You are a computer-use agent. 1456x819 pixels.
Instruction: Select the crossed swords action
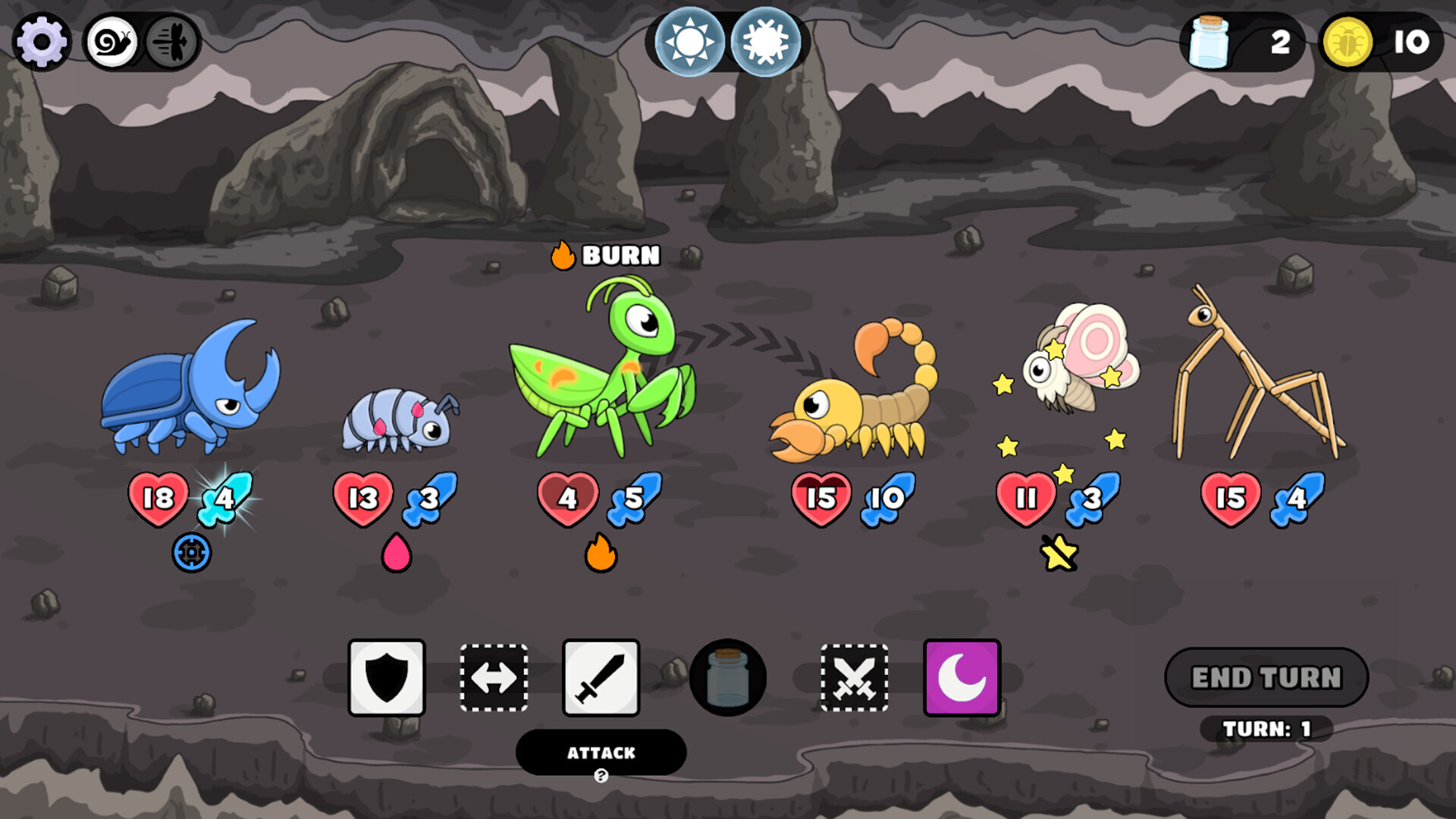855,677
